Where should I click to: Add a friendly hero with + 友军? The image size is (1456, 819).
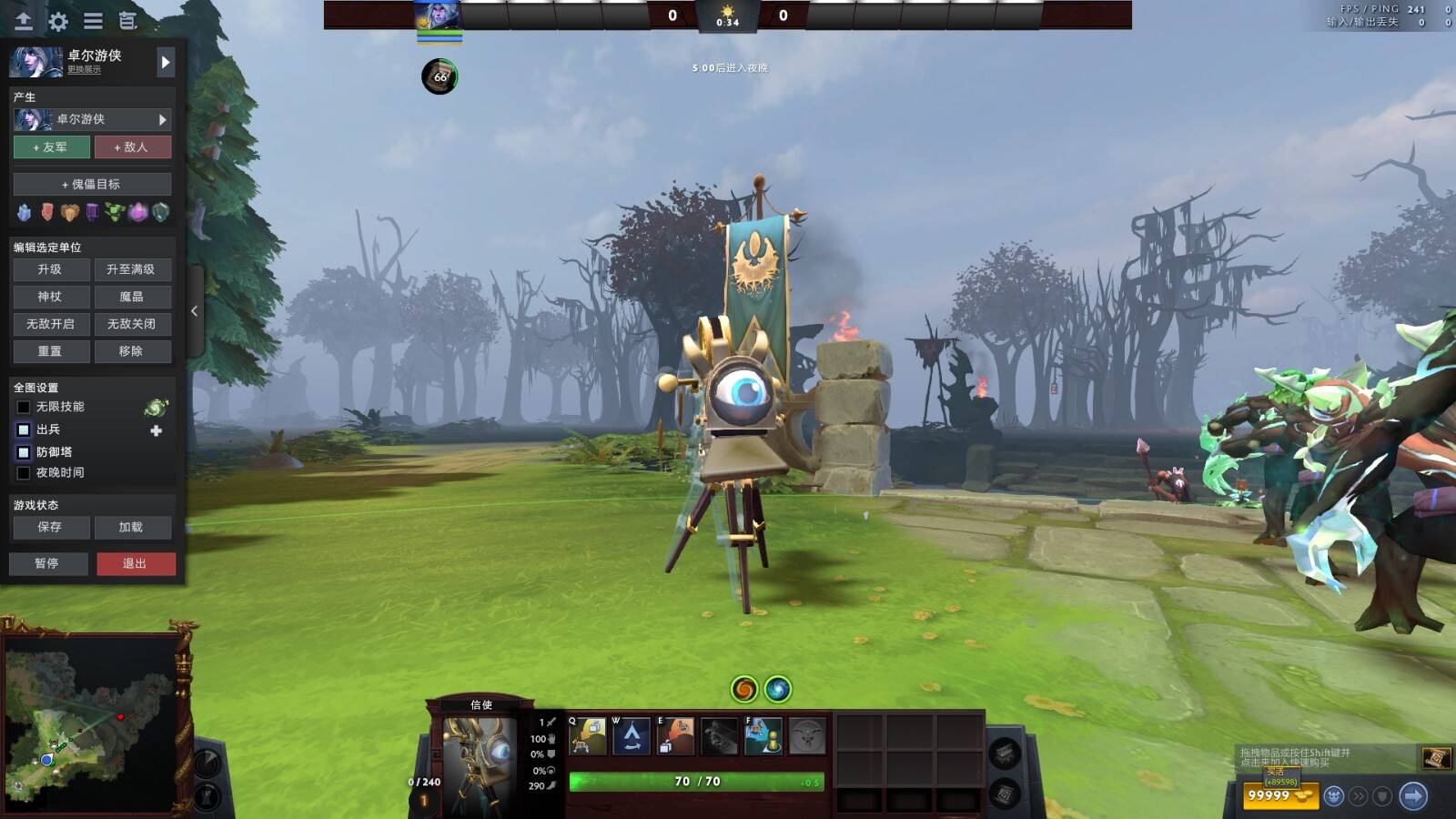pos(51,147)
